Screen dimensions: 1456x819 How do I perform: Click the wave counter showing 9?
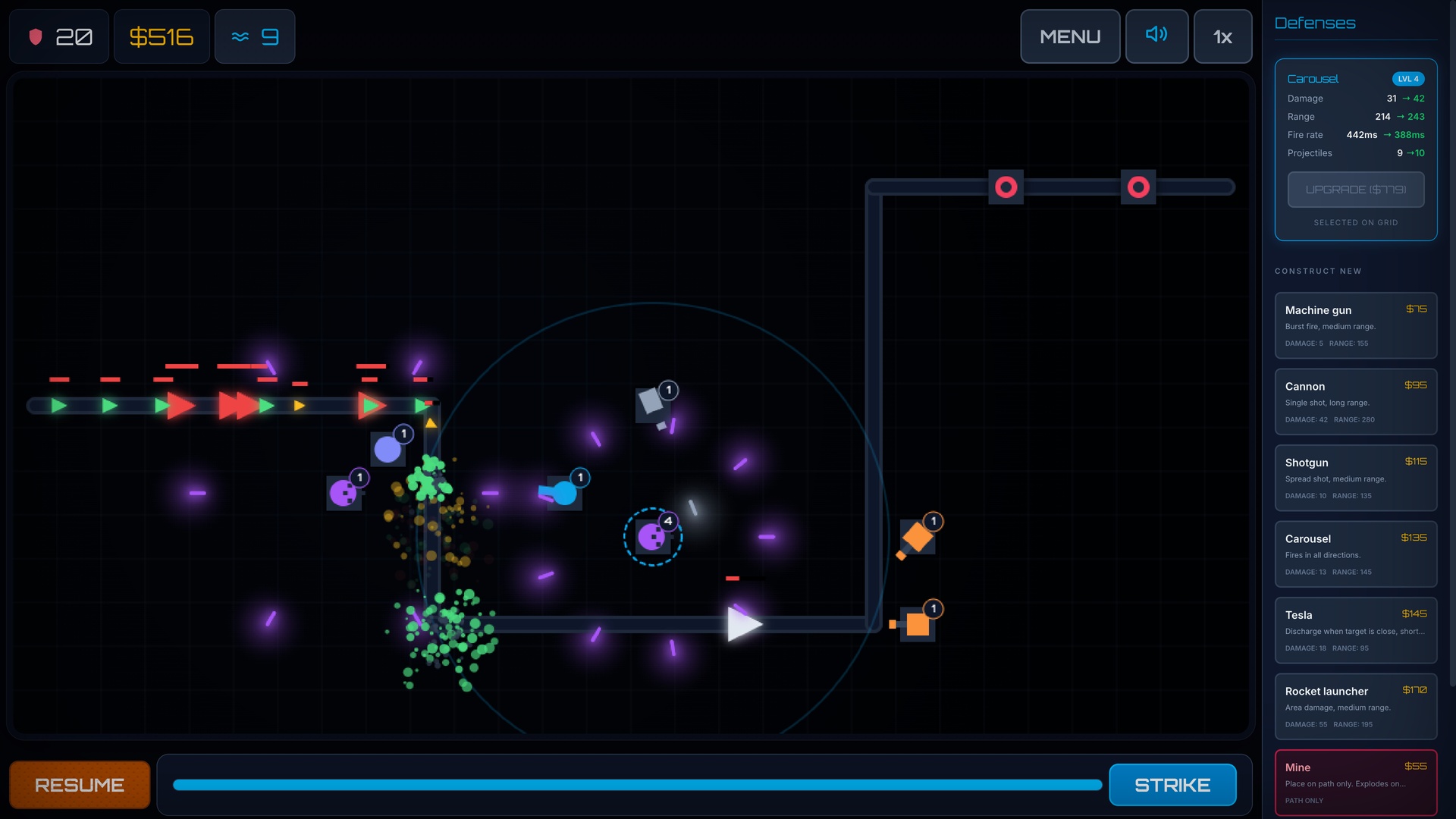255,36
